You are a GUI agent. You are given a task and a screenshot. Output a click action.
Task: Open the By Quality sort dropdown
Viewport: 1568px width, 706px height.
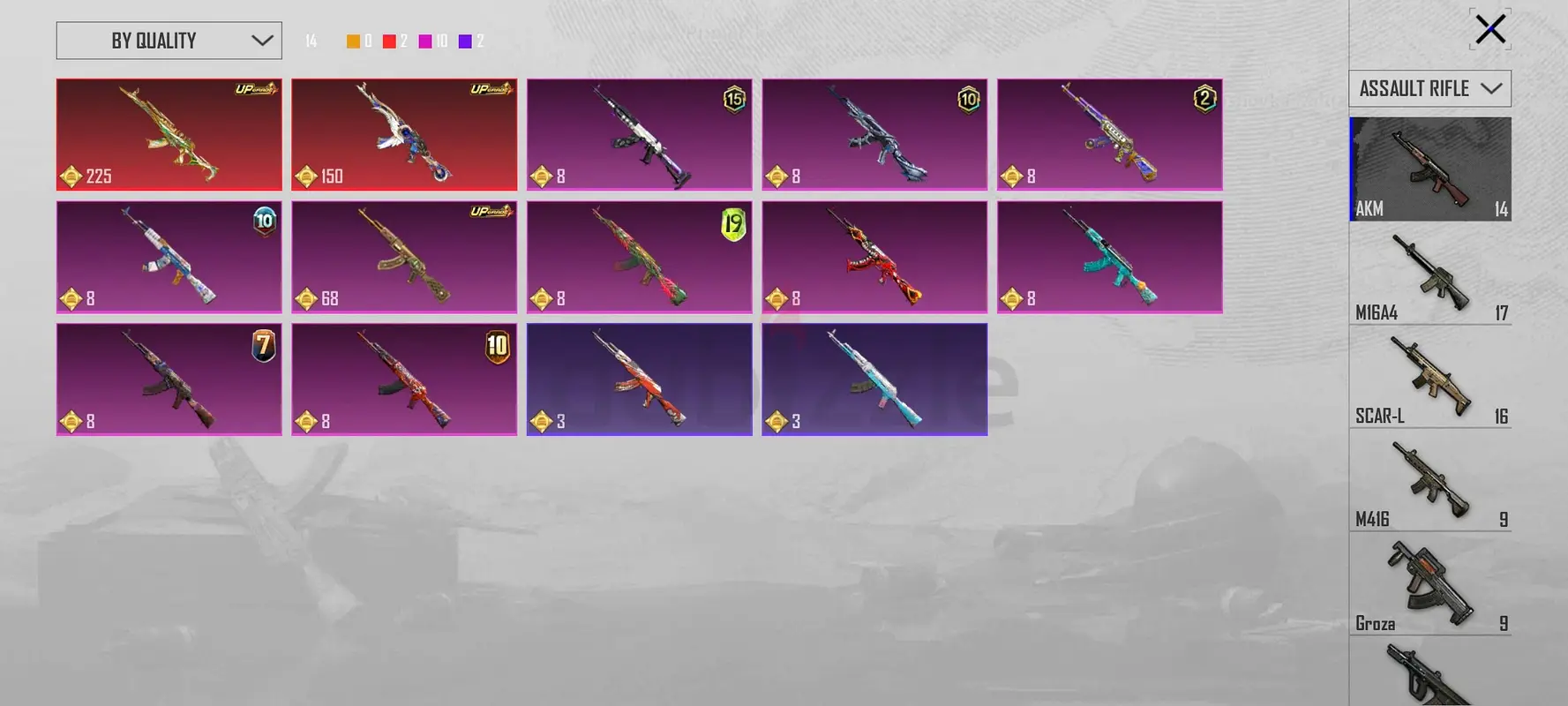[169, 41]
